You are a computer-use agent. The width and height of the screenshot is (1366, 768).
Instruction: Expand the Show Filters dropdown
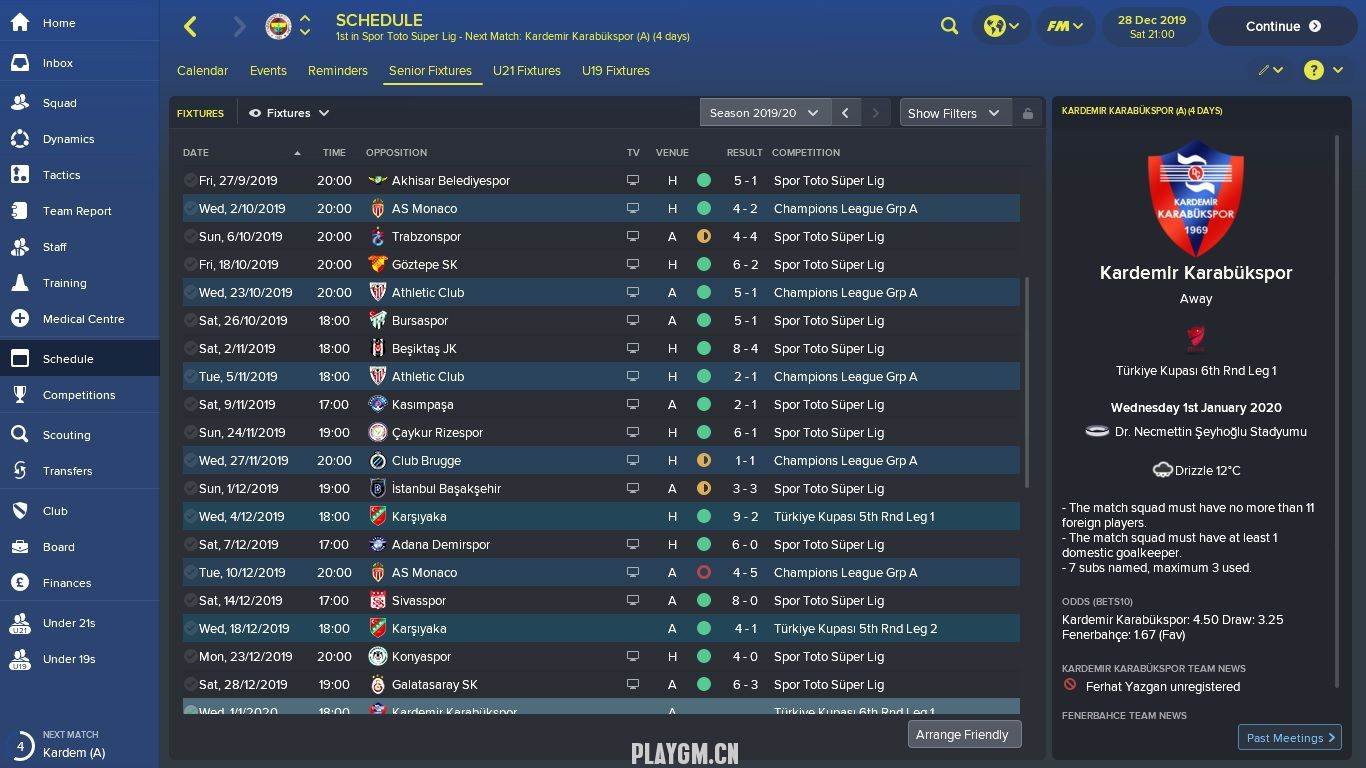coord(954,113)
